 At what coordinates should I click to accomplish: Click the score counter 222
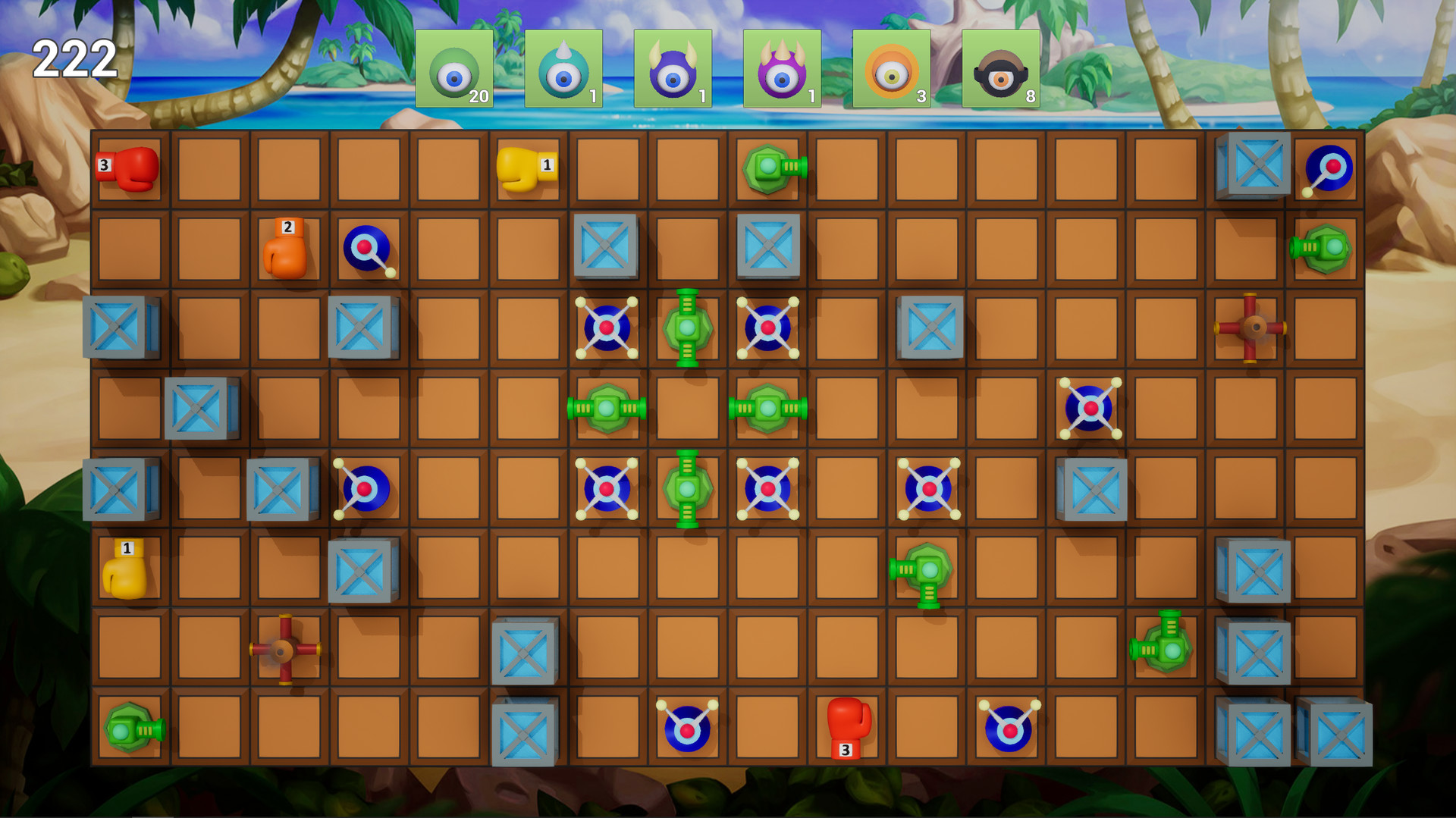pos(74,58)
